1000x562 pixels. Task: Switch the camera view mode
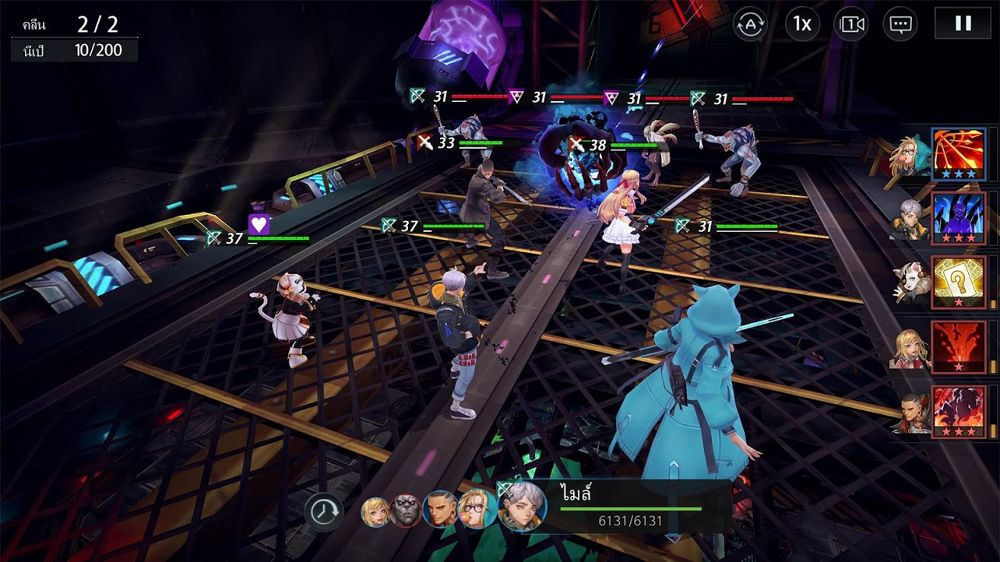coord(851,23)
